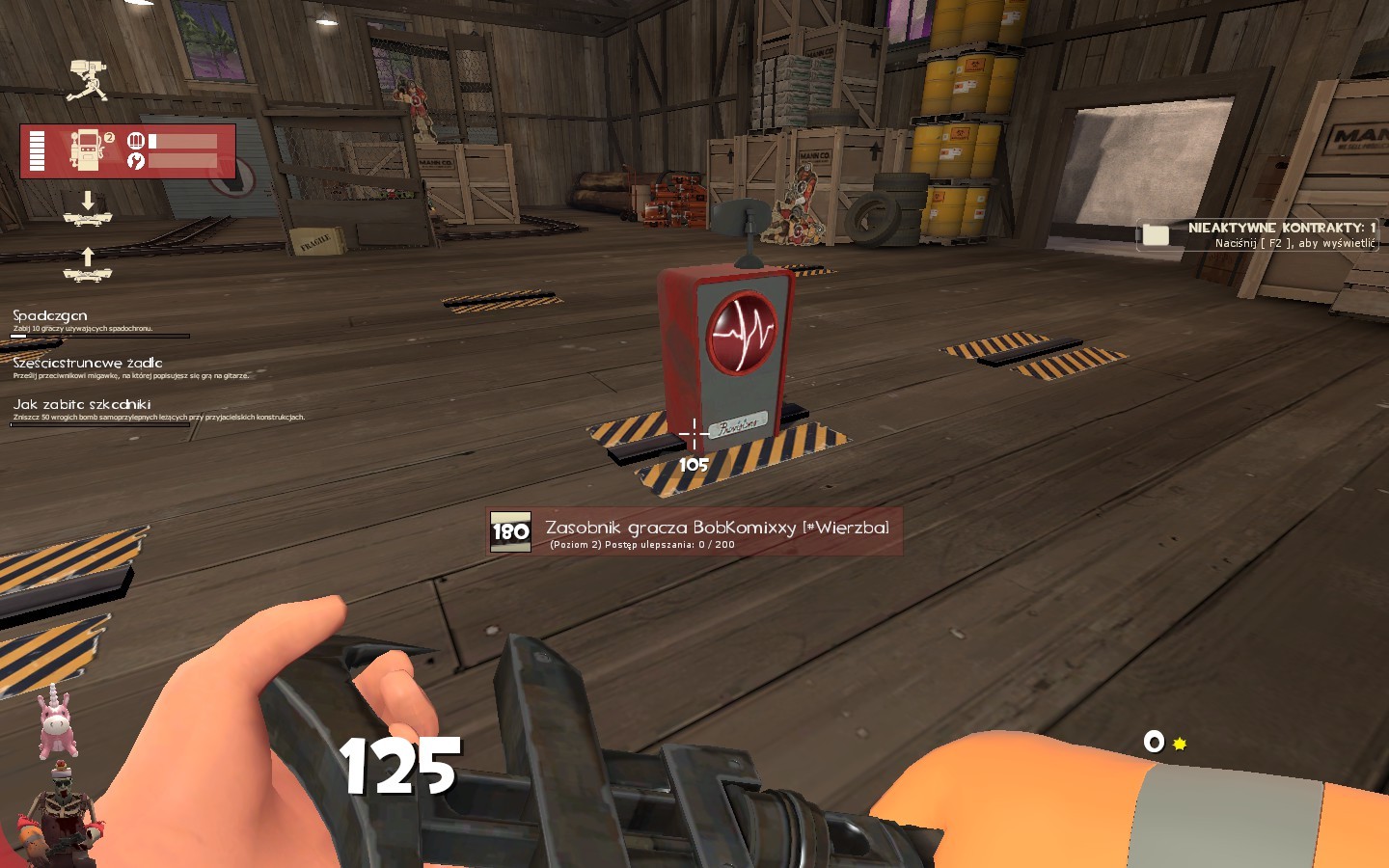Click the wrench repair icon in the HUD
This screenshot has width=1389, height=868.
point(136,161)
